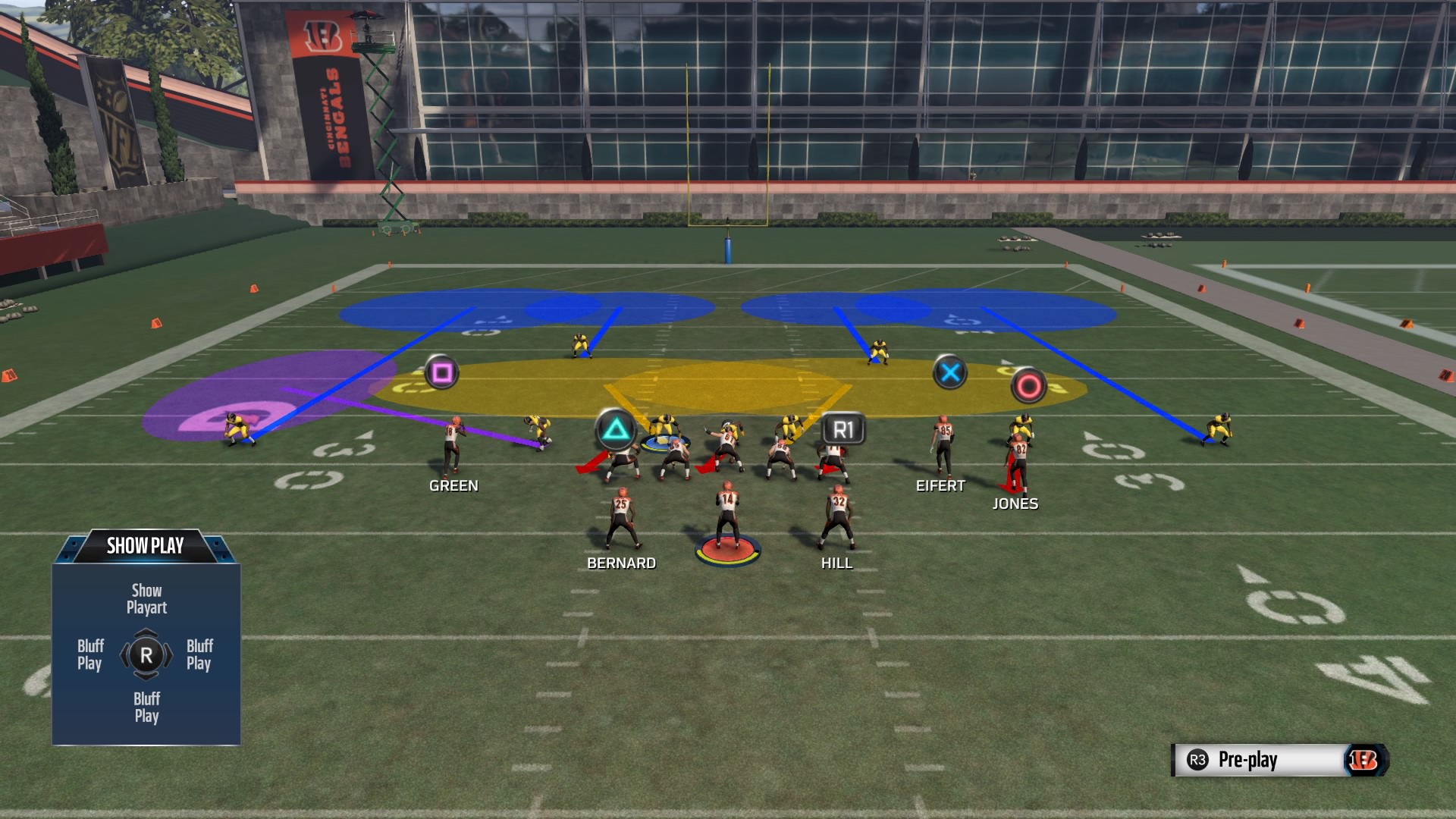Image resolution: width=1456 pixels, height=819 pixels.
Task: Activate the left Bluff Play option
Action: pos(89,654)
